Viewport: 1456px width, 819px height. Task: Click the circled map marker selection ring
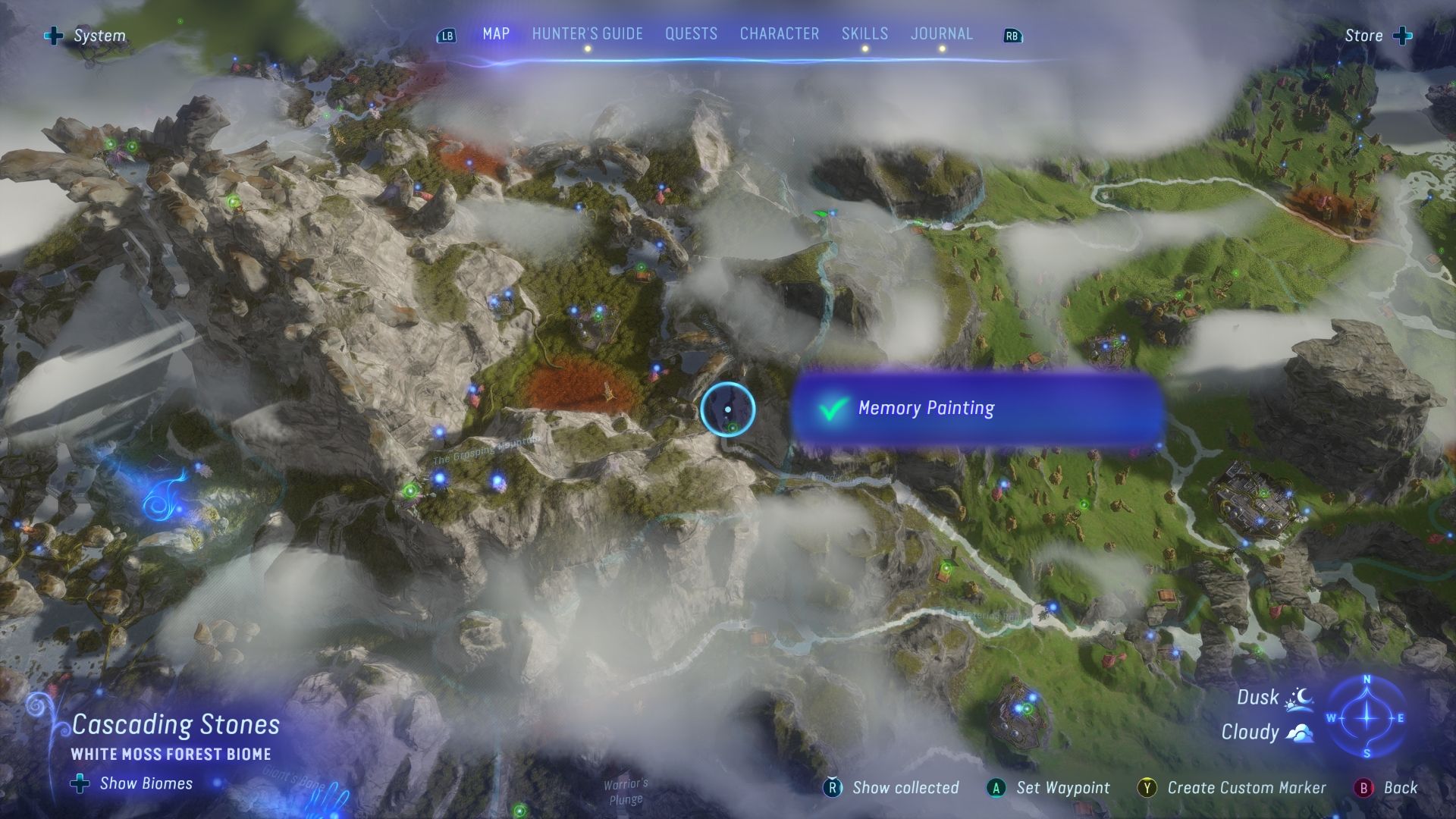coord(728,409)
